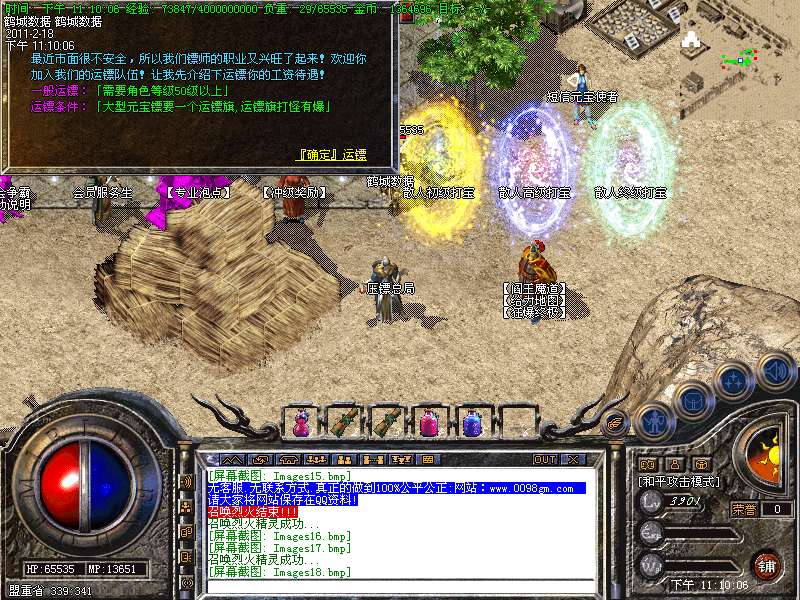Click the OUT button on chat bar

(544, 459)
